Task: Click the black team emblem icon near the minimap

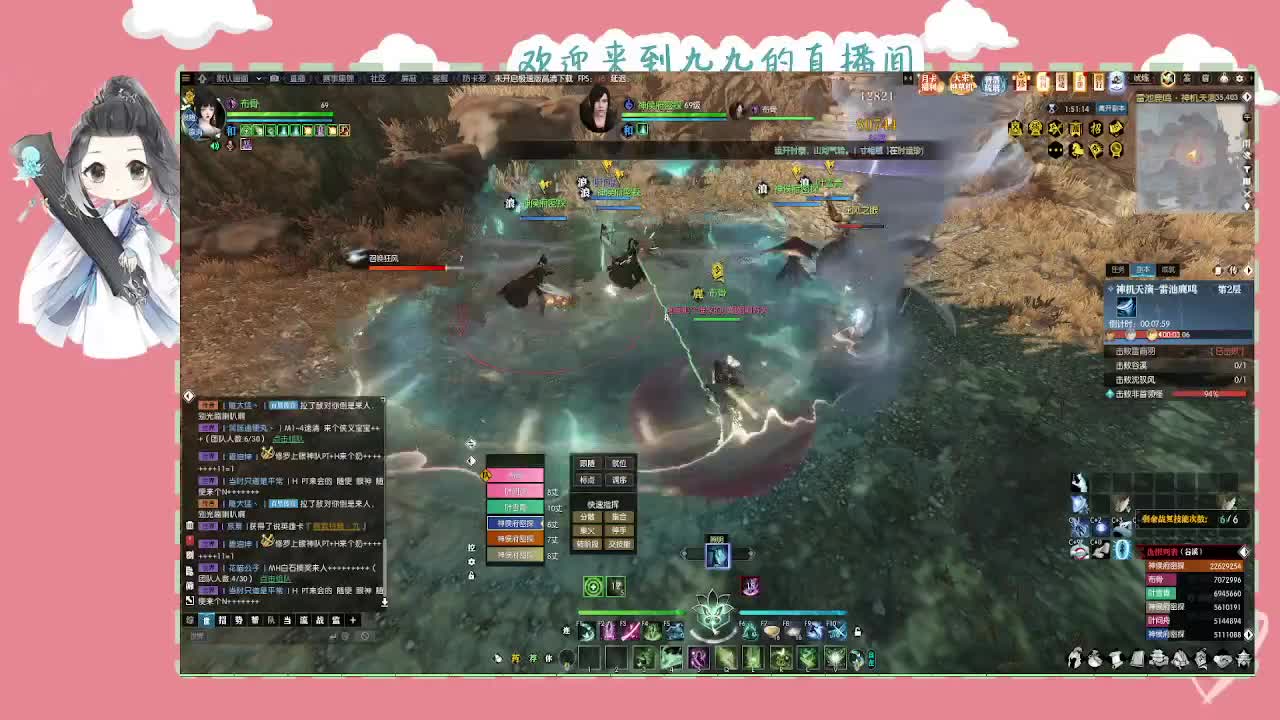Action: [1055, 150]
